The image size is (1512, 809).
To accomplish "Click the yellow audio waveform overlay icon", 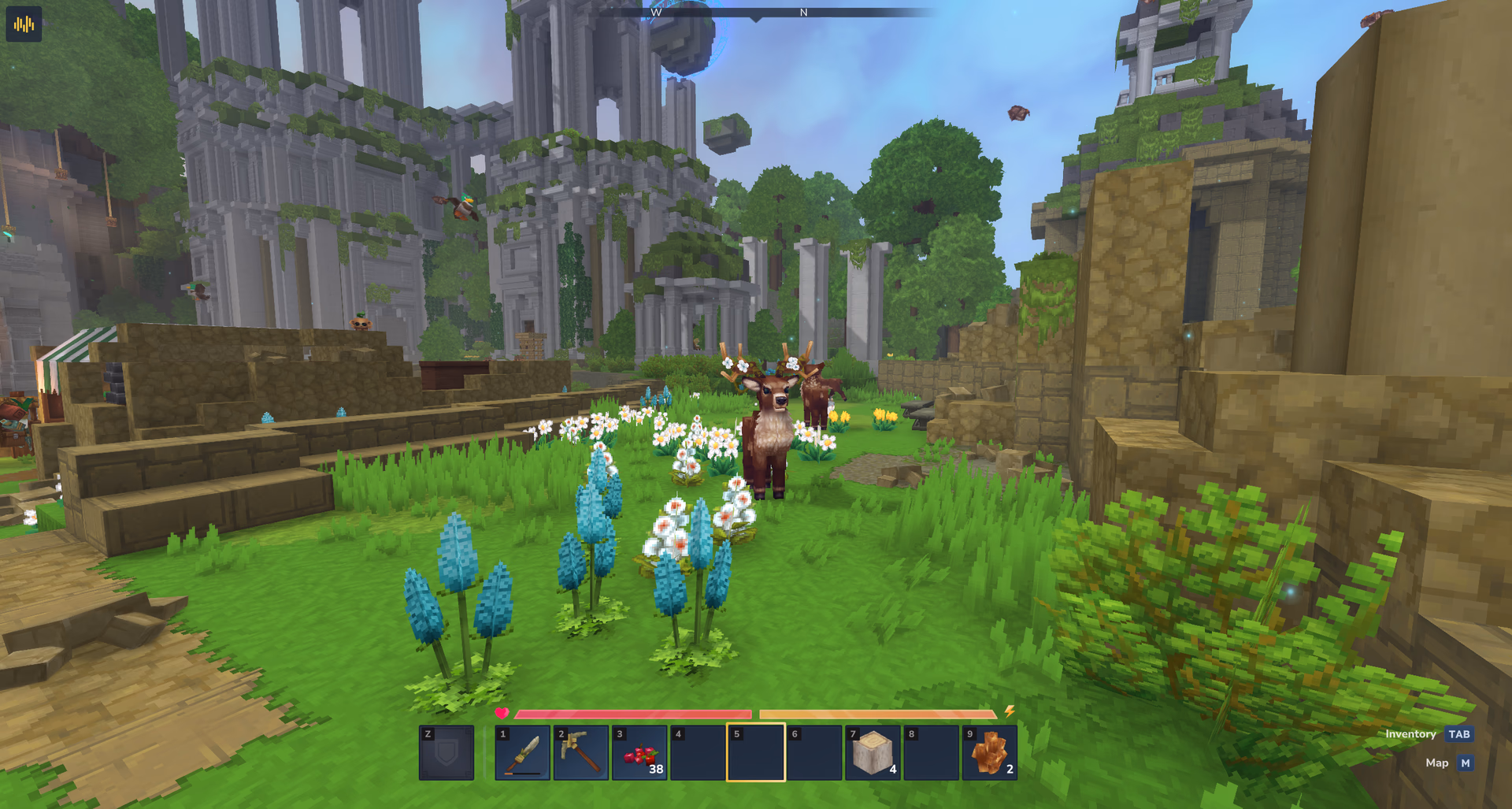I will 24,24.
